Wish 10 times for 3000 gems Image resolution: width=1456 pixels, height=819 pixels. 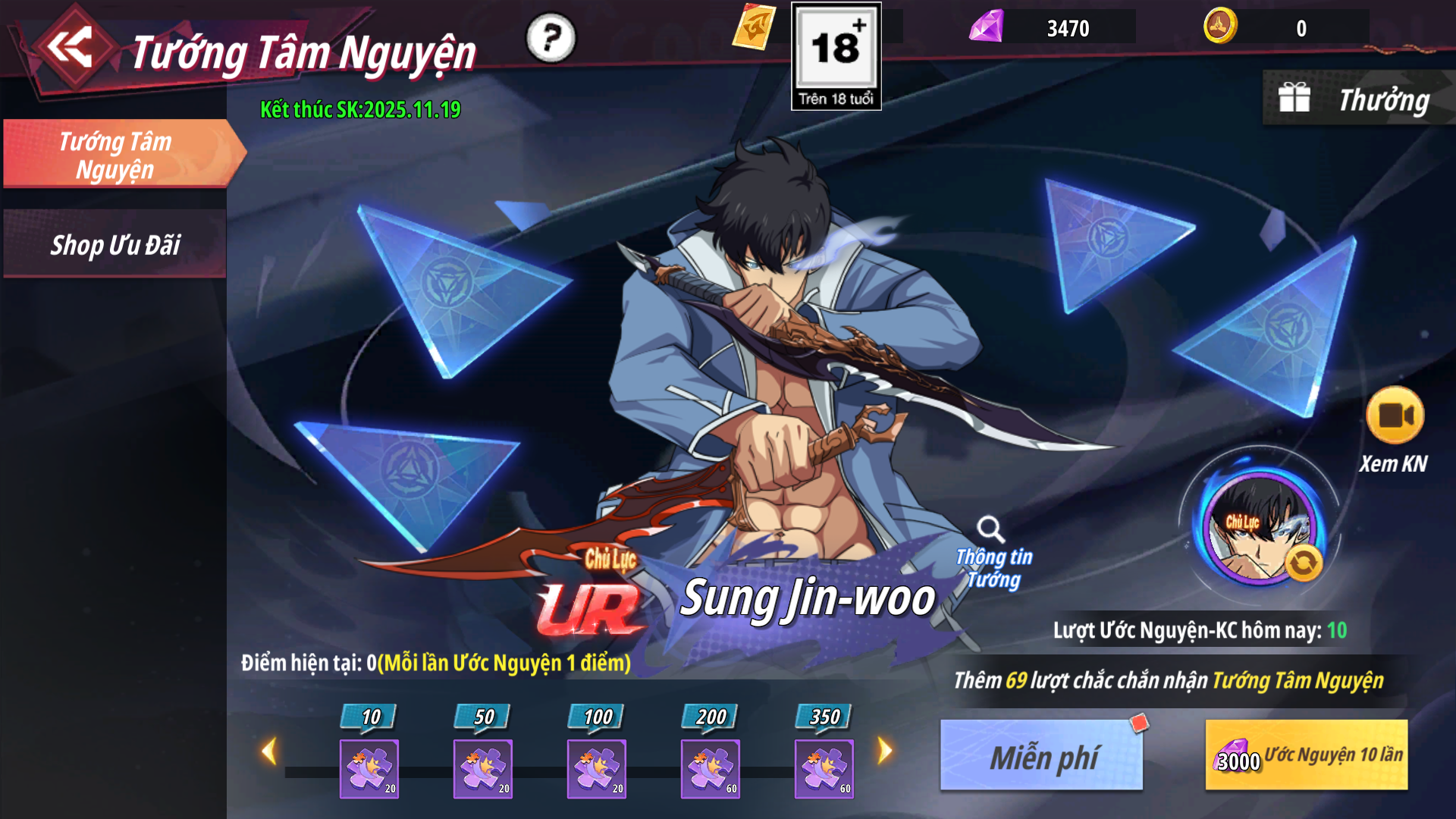(1306, 756)
